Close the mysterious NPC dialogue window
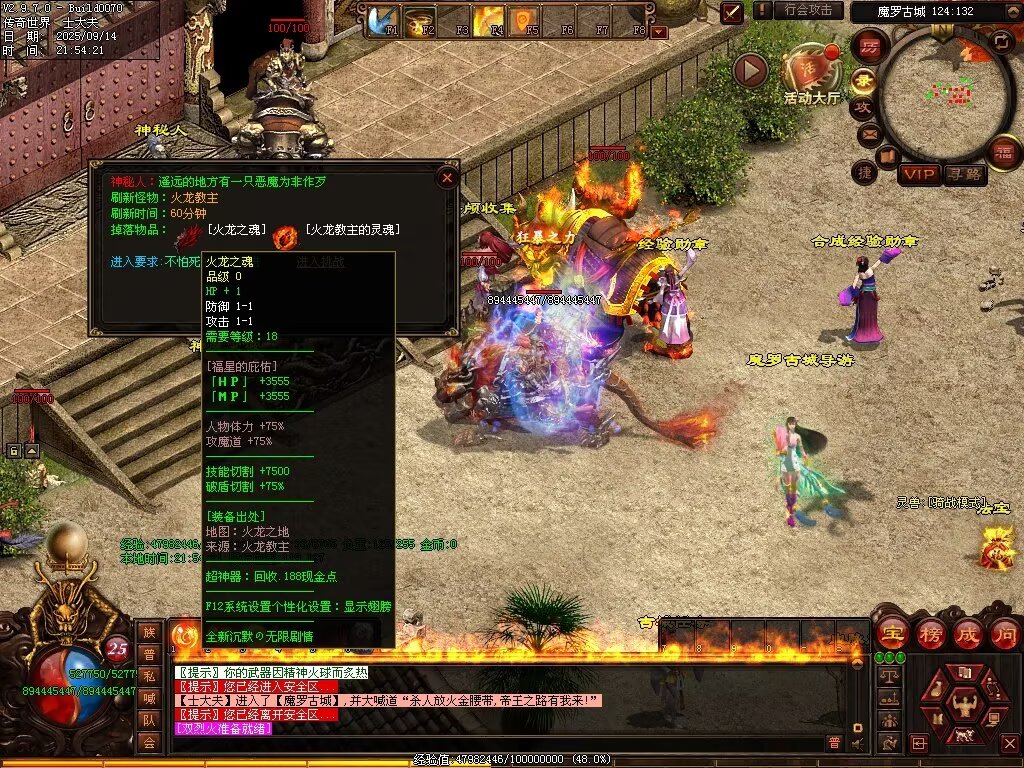Image resolution: width=1024 pixels, height=768 pixels. [x=447, y=178]
